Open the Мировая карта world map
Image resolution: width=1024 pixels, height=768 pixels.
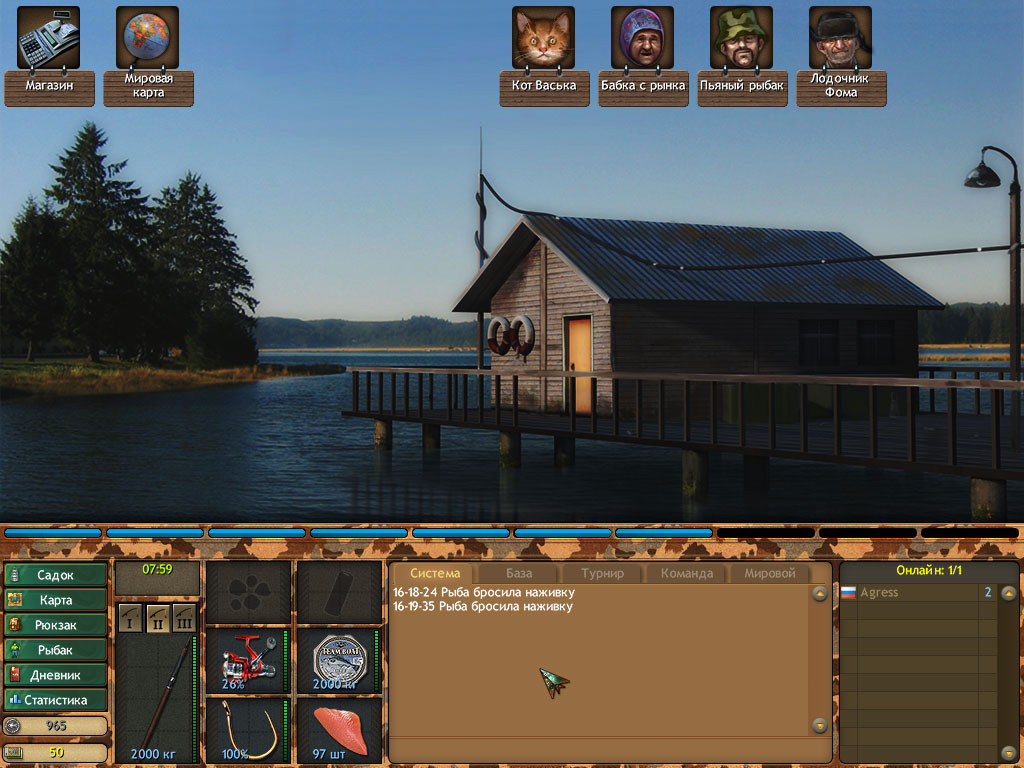(147, 37)
